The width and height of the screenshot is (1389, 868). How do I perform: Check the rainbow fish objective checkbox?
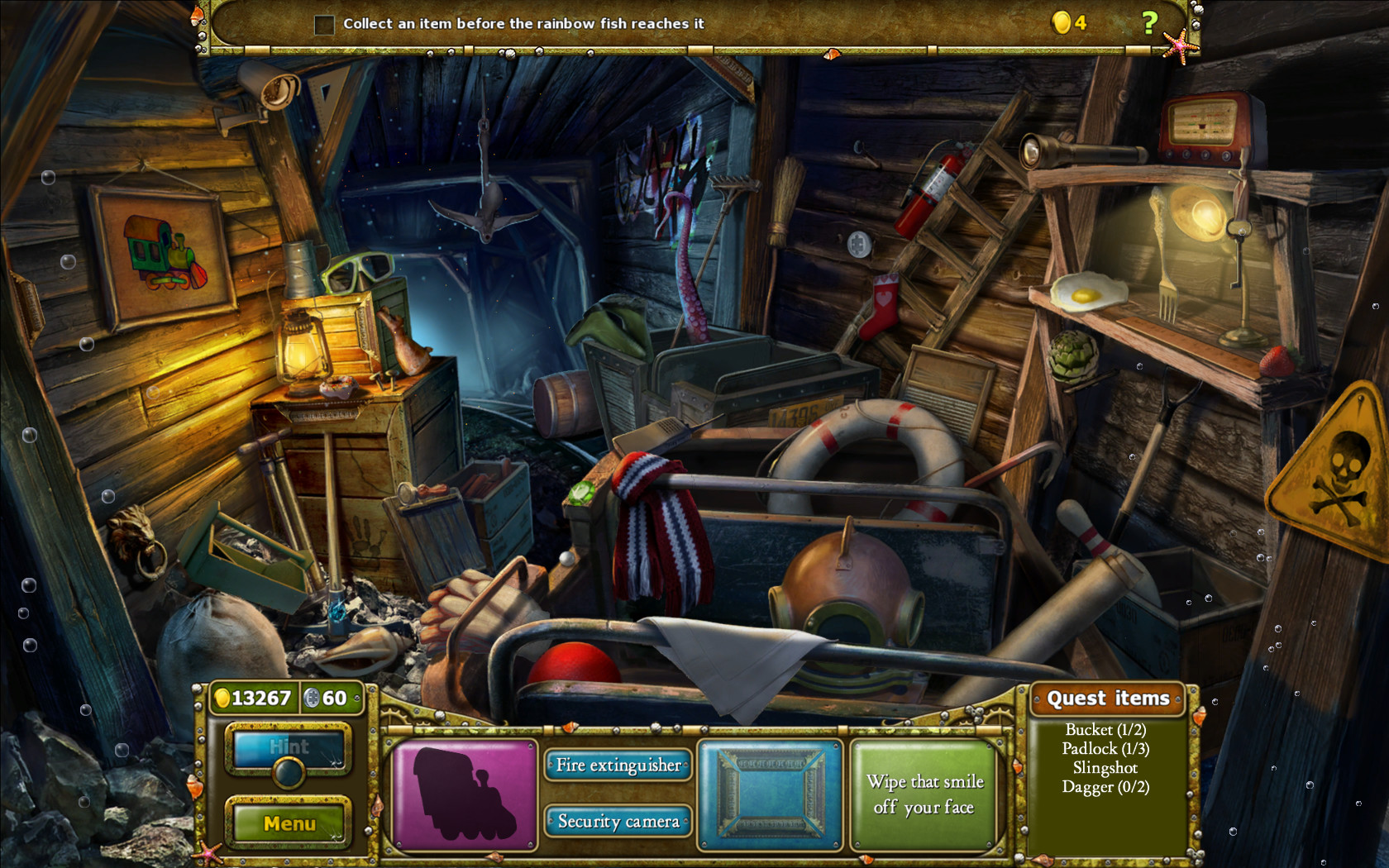tap(323, 25)
